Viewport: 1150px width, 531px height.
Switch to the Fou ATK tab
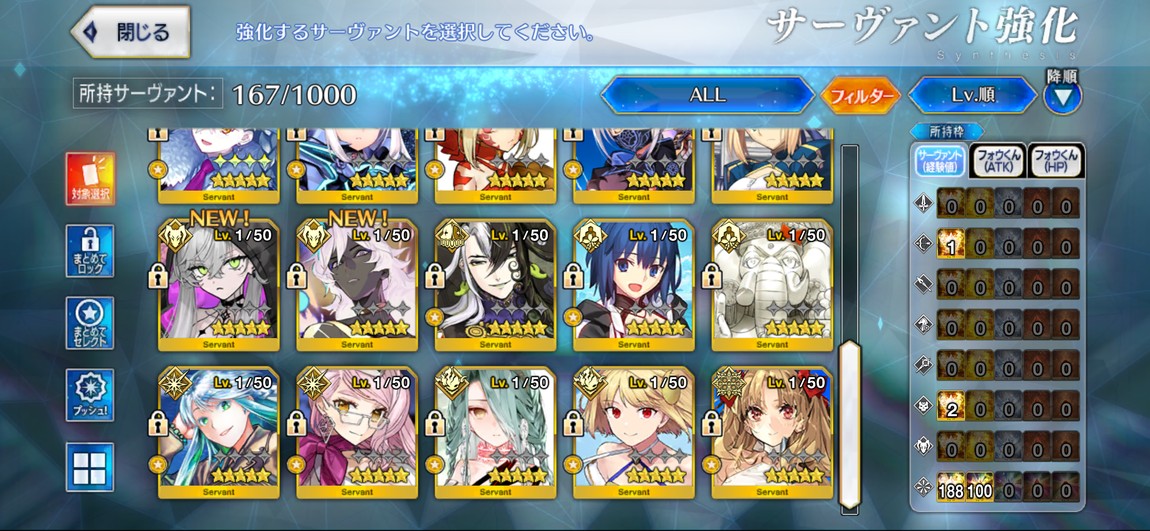[996, 160]
